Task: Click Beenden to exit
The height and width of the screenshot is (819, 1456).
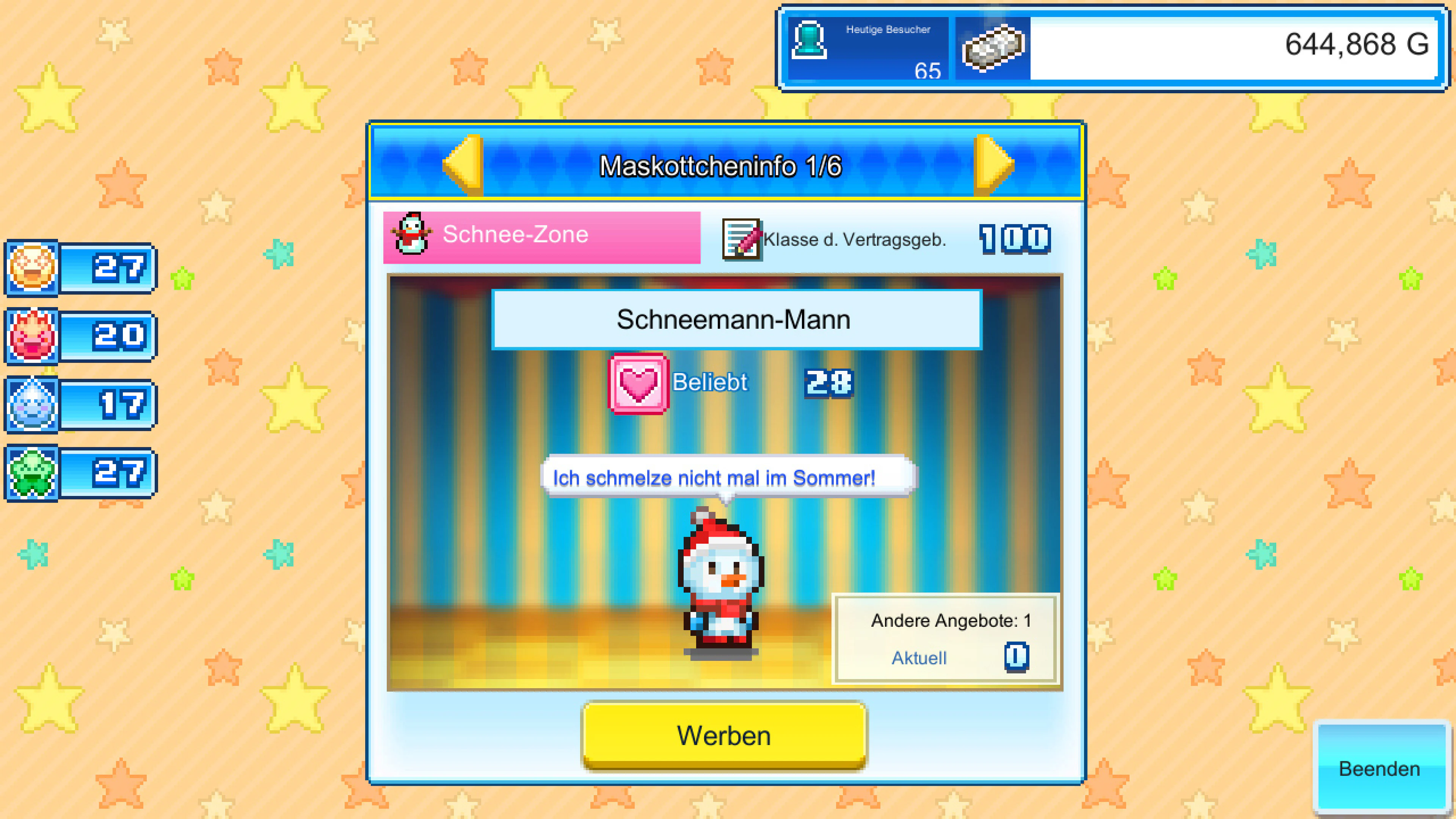Action: click(1379, 769)
